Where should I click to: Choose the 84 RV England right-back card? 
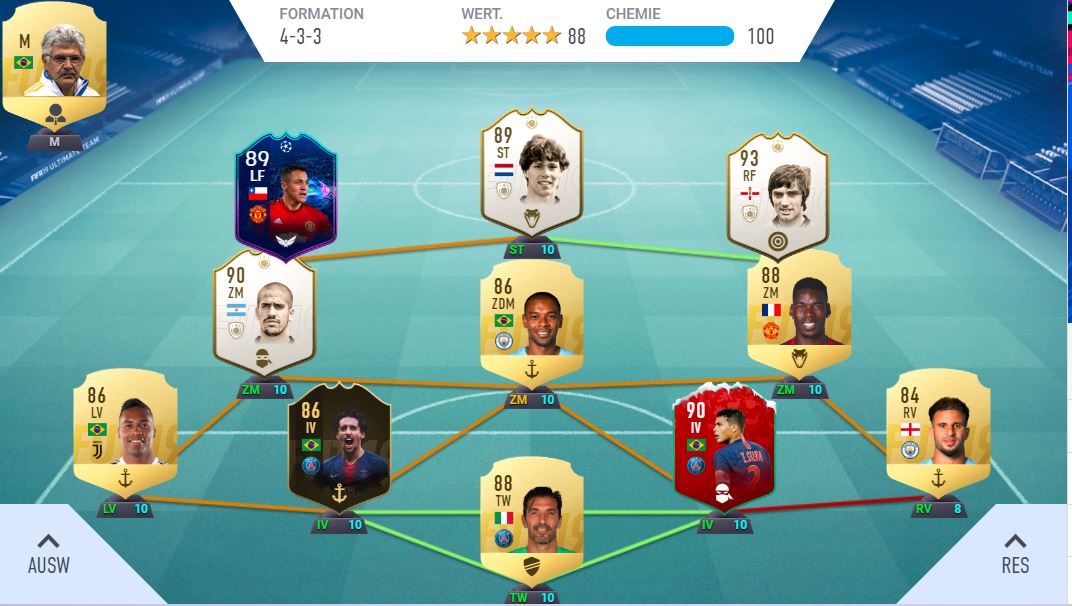pos(937,432)
